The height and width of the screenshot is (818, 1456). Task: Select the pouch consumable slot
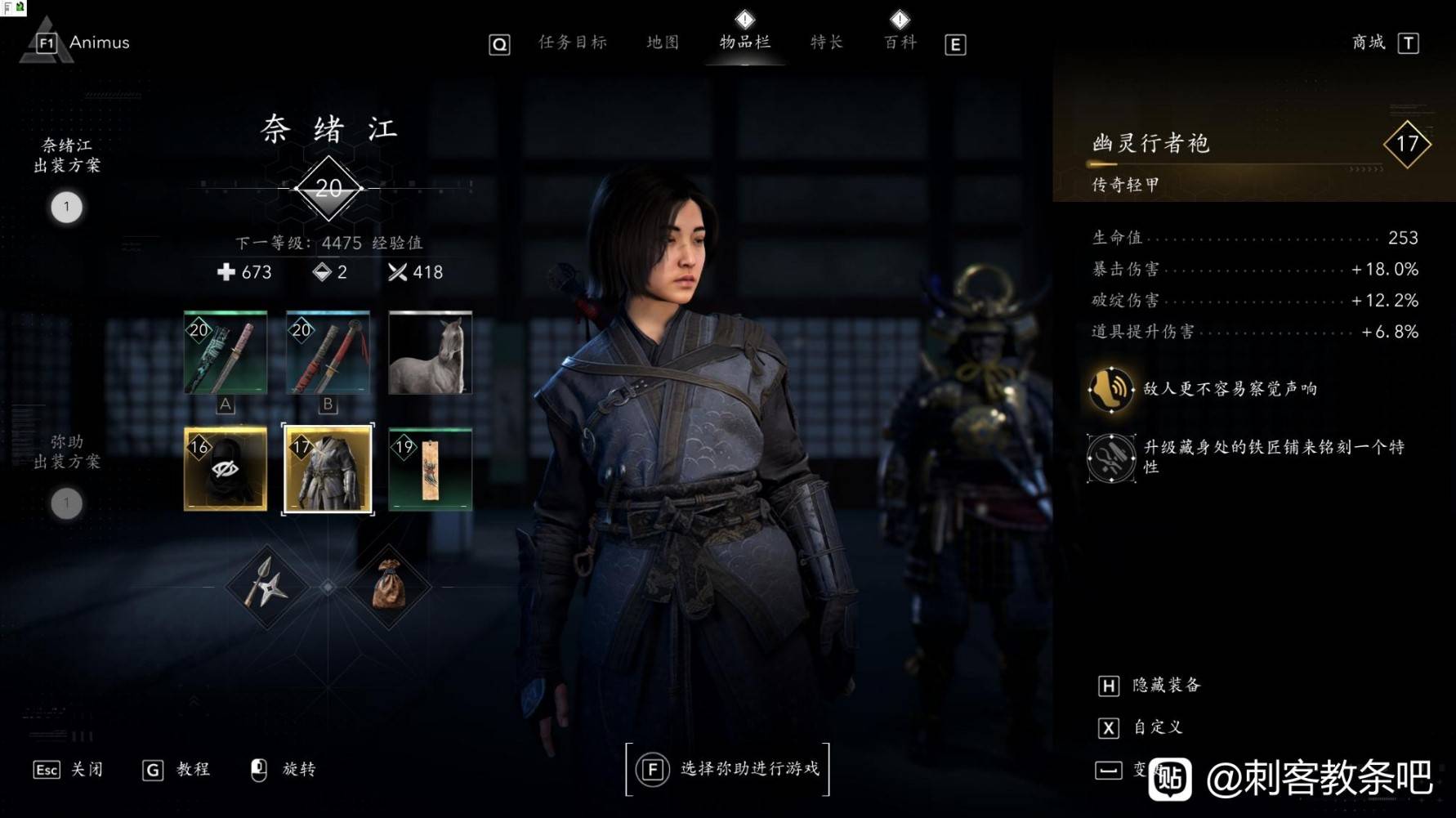[x=389, y=587]
